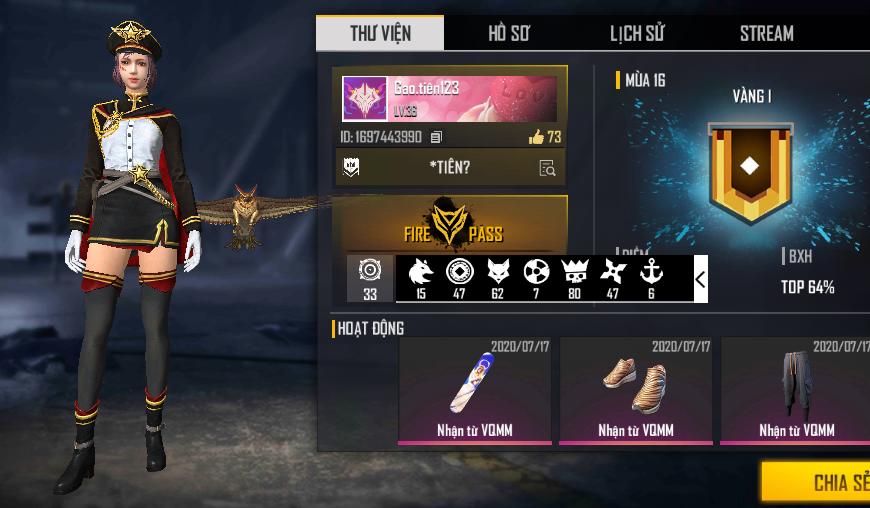Click the thumbs-up like icon
The height and width of the screenshot is (508, 870).
coord(536,137)
